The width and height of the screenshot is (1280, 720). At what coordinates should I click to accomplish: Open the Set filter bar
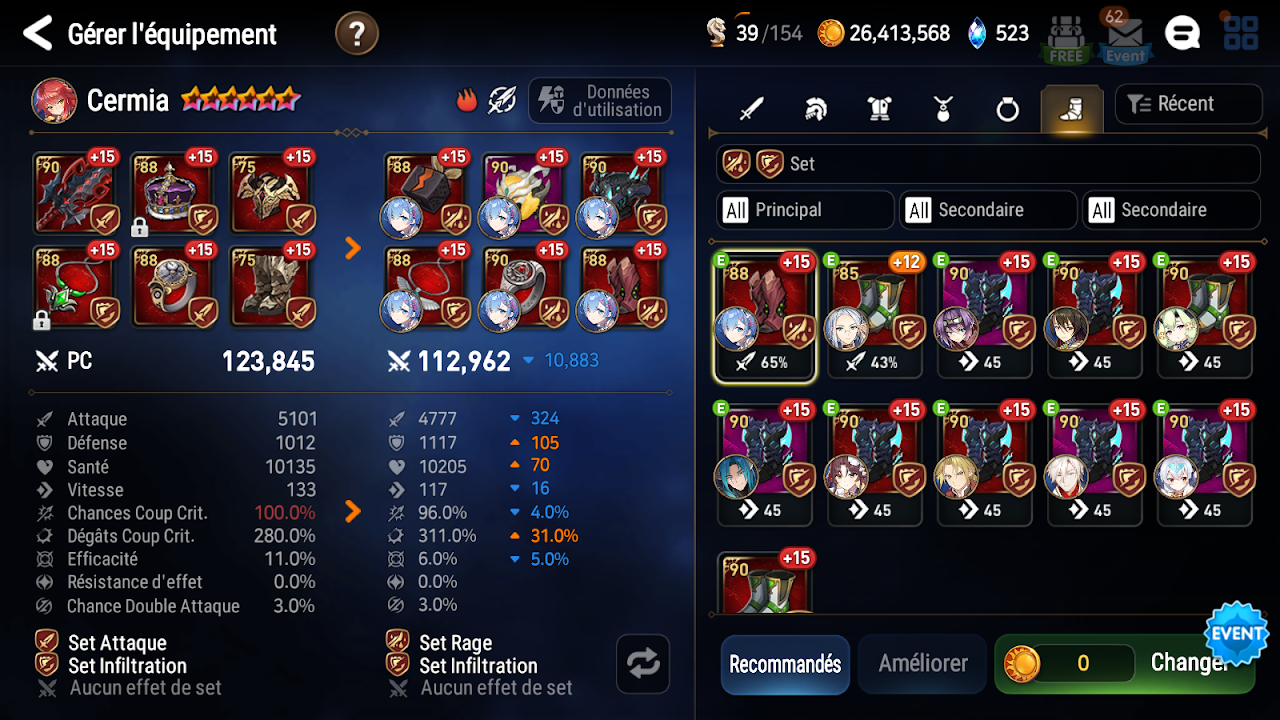click(x=987, y=164)
